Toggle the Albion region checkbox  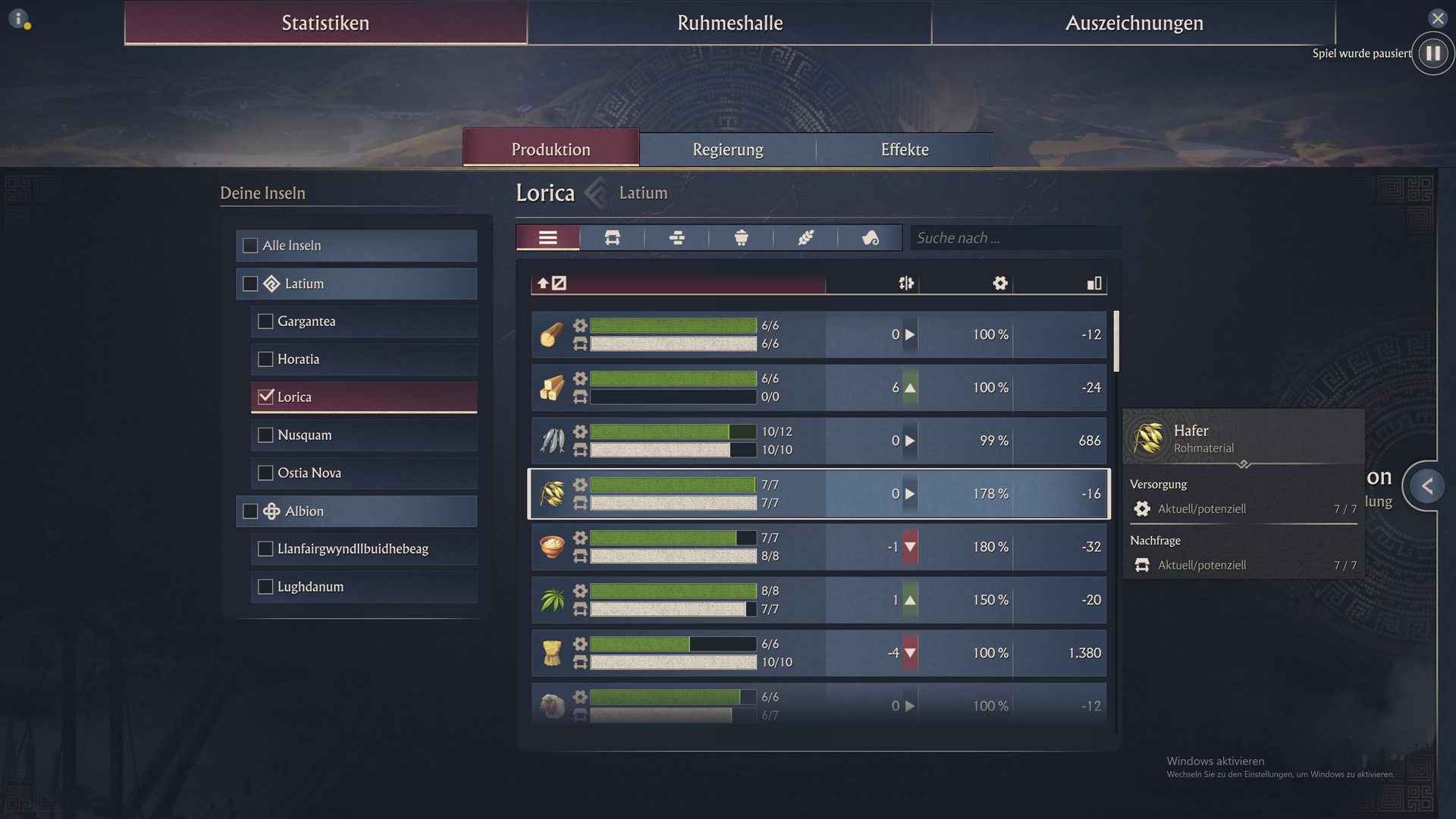click(250, 511)
